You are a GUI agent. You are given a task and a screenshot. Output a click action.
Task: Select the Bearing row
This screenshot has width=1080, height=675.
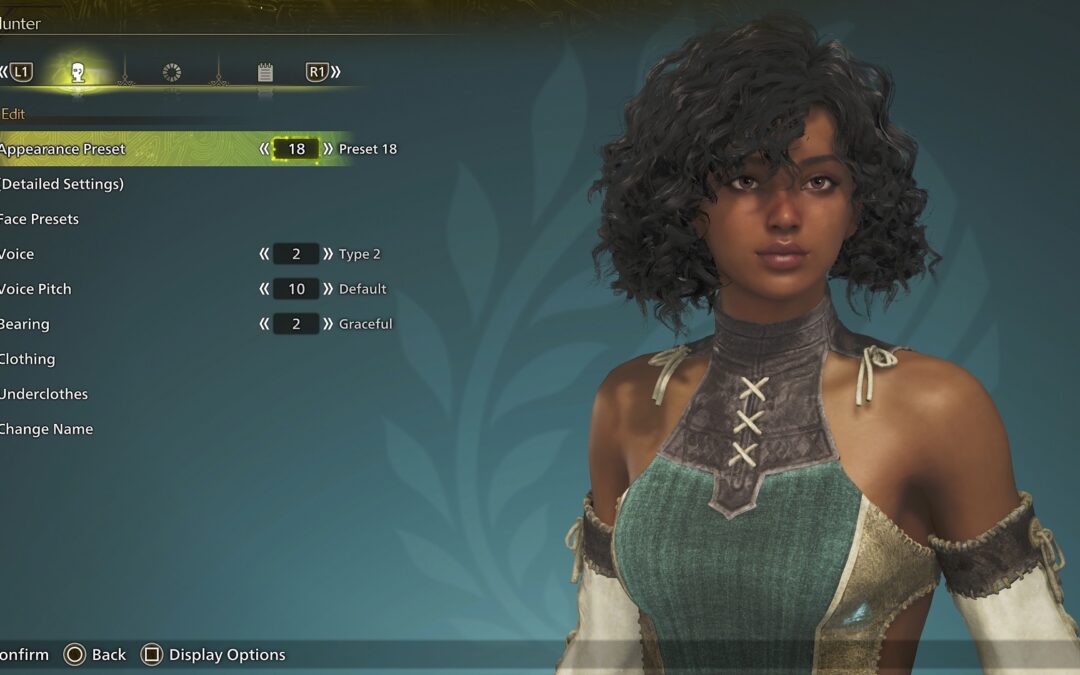(x=25, y=324)
